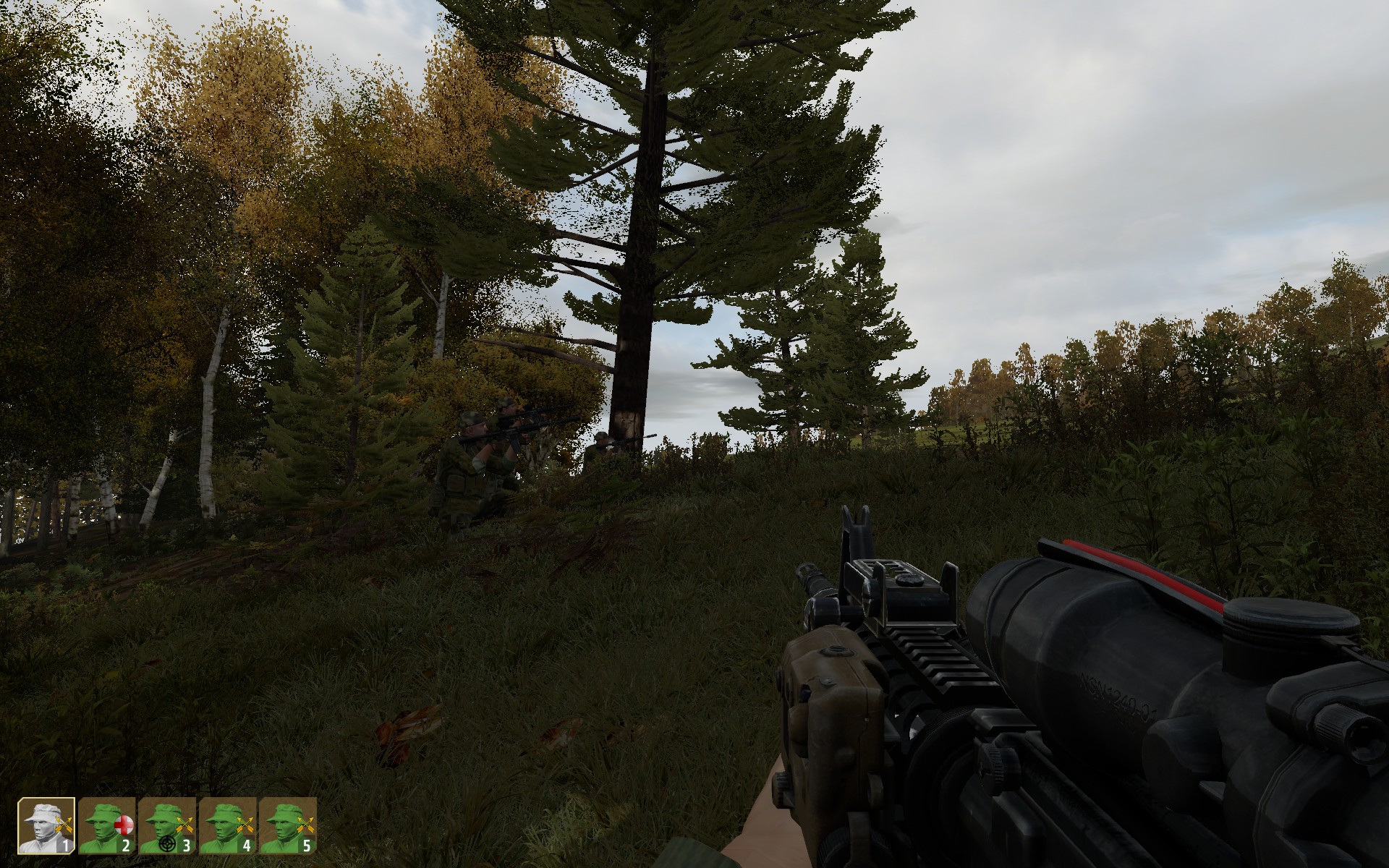Click the number 3 label in the squad bar
Screen dimensions: 1389x868
[187, 845]
